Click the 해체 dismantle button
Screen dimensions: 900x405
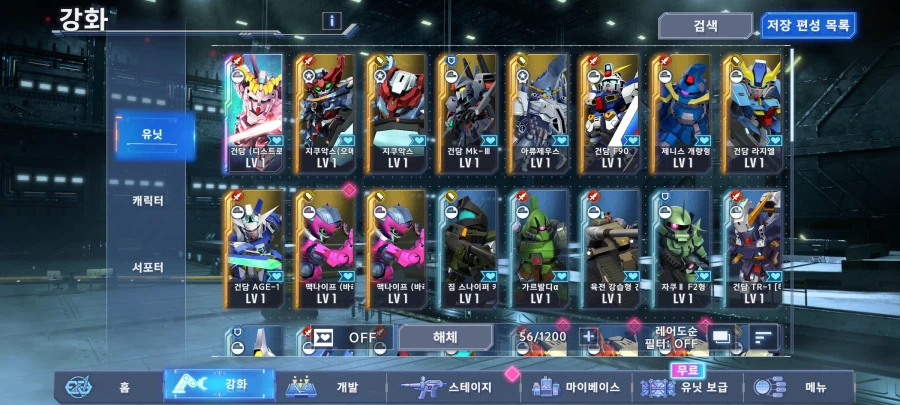tap(445, 337)
